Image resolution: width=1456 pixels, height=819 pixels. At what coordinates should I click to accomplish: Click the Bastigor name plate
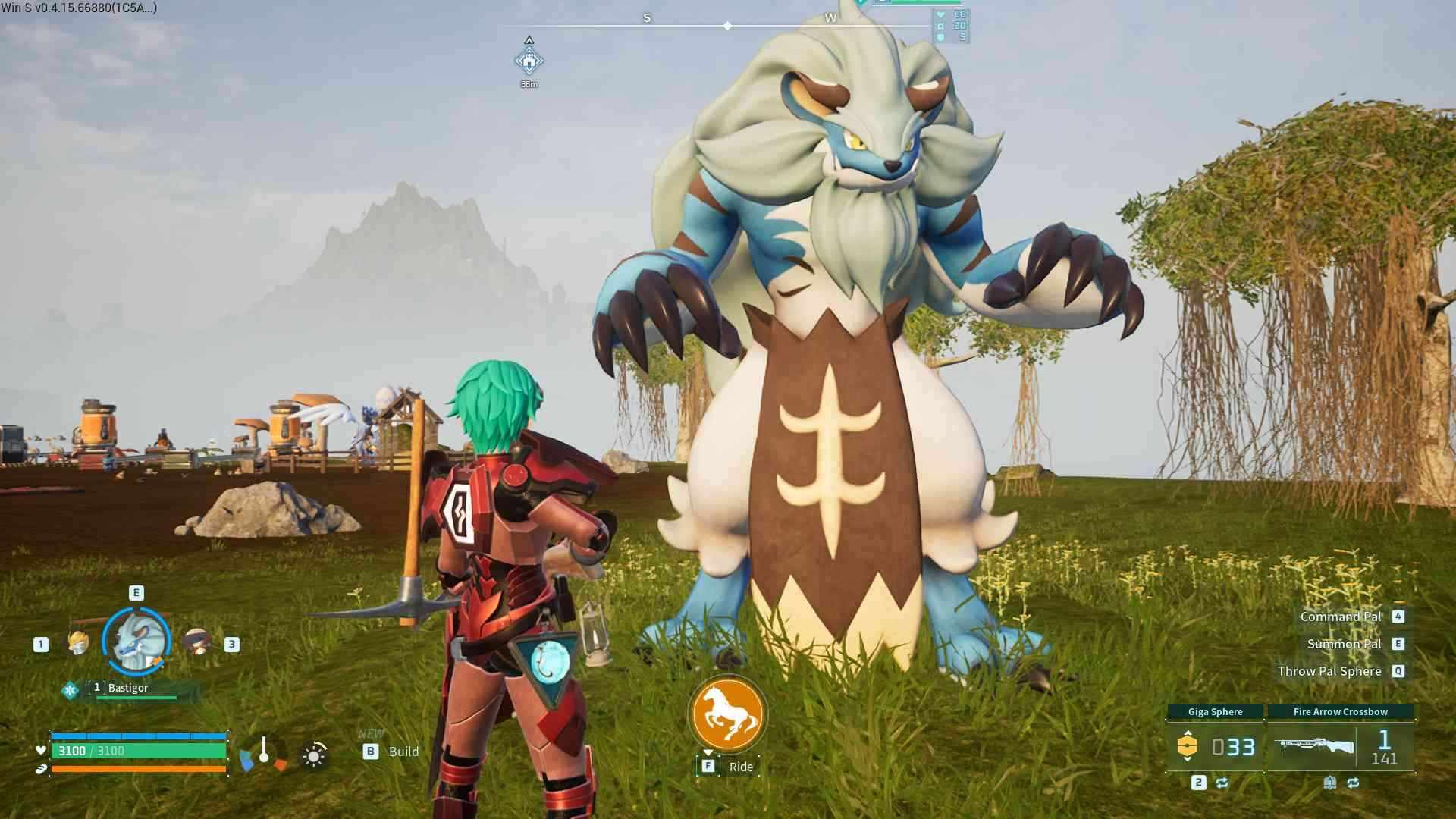pyautogui.click(x=129, y=689)
